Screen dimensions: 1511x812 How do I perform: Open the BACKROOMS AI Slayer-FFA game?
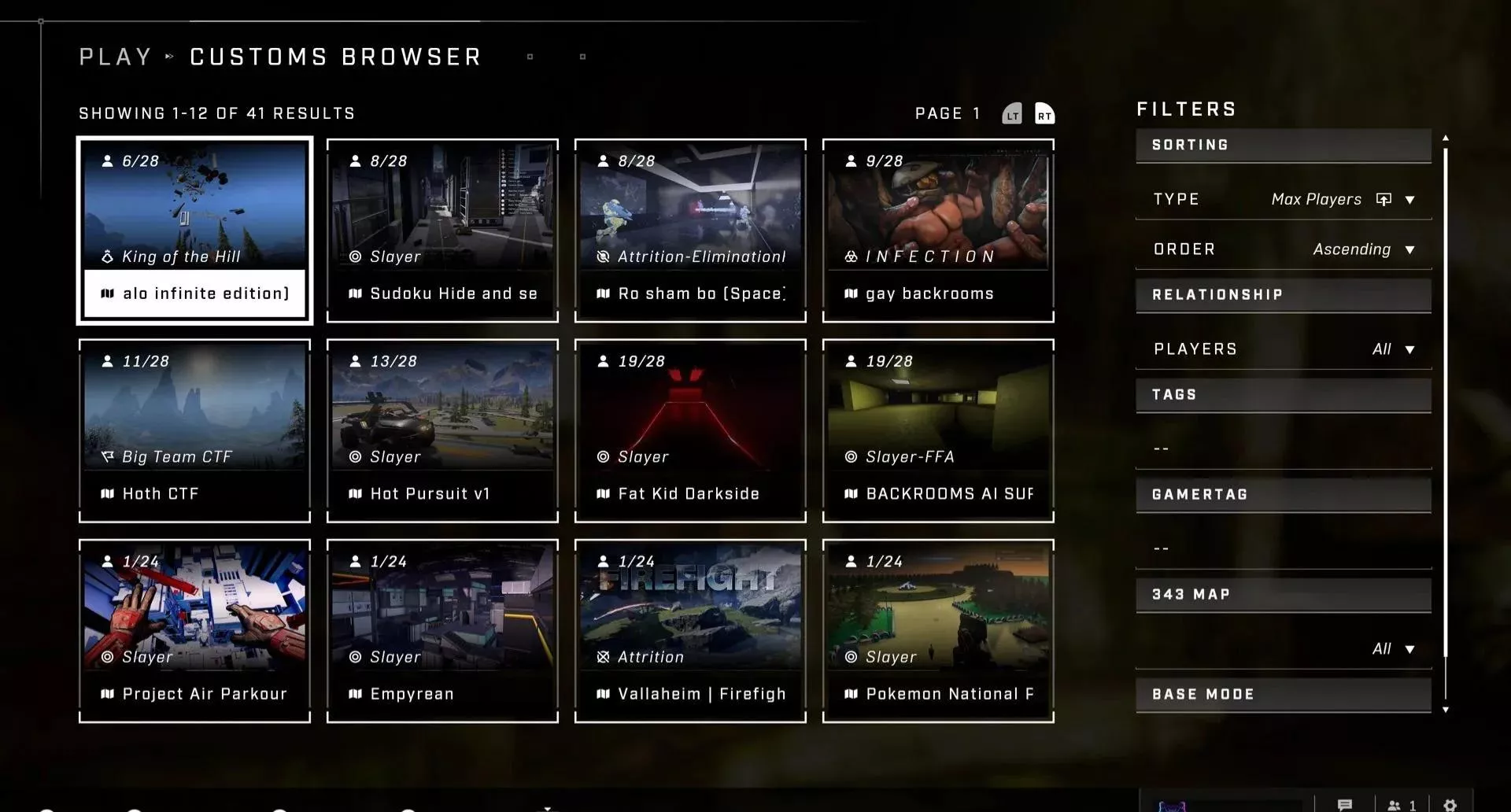pyautogui.click(x=938, y=430)
